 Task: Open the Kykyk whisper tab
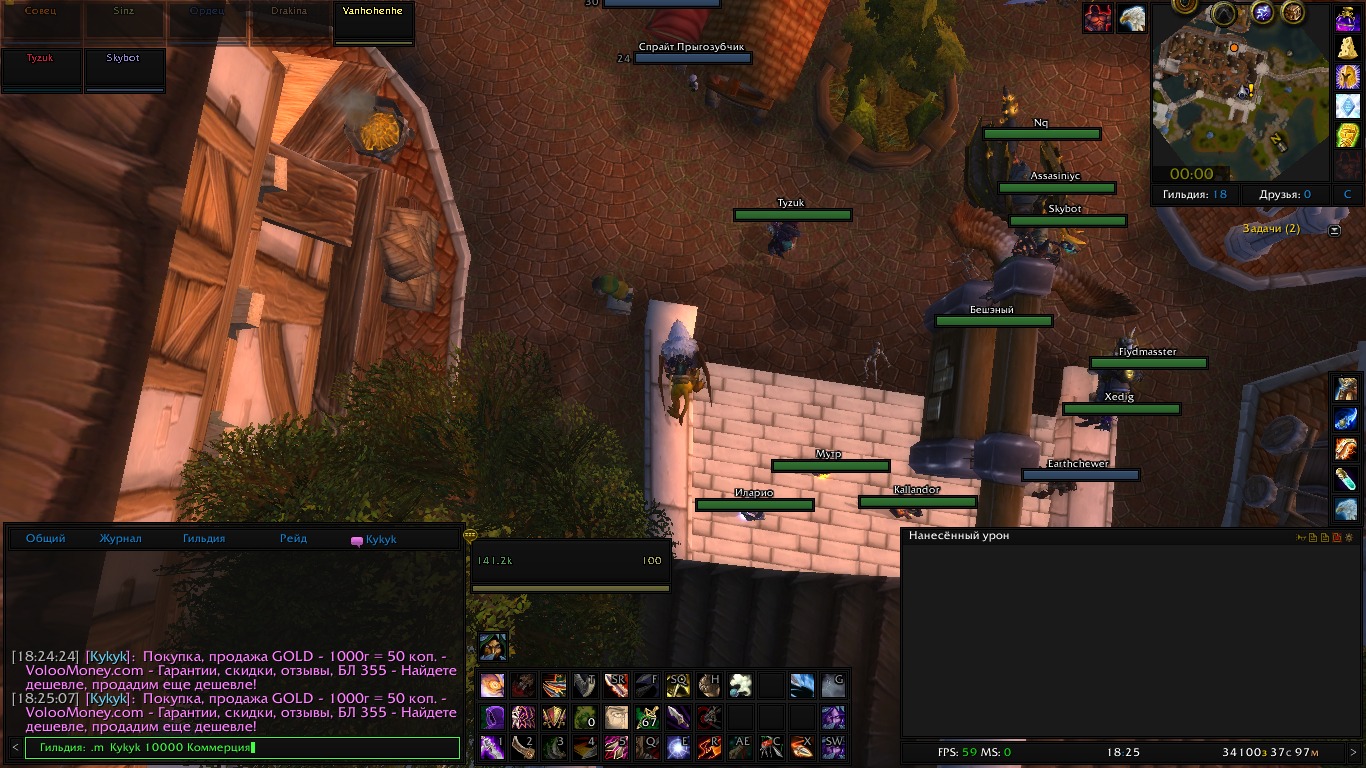[374, 540]
